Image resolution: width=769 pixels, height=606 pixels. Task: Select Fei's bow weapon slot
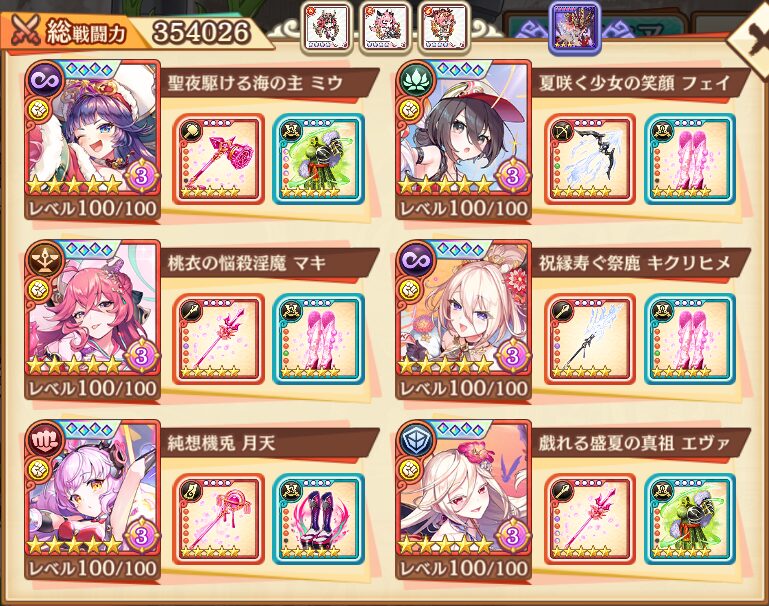(590, 159)
